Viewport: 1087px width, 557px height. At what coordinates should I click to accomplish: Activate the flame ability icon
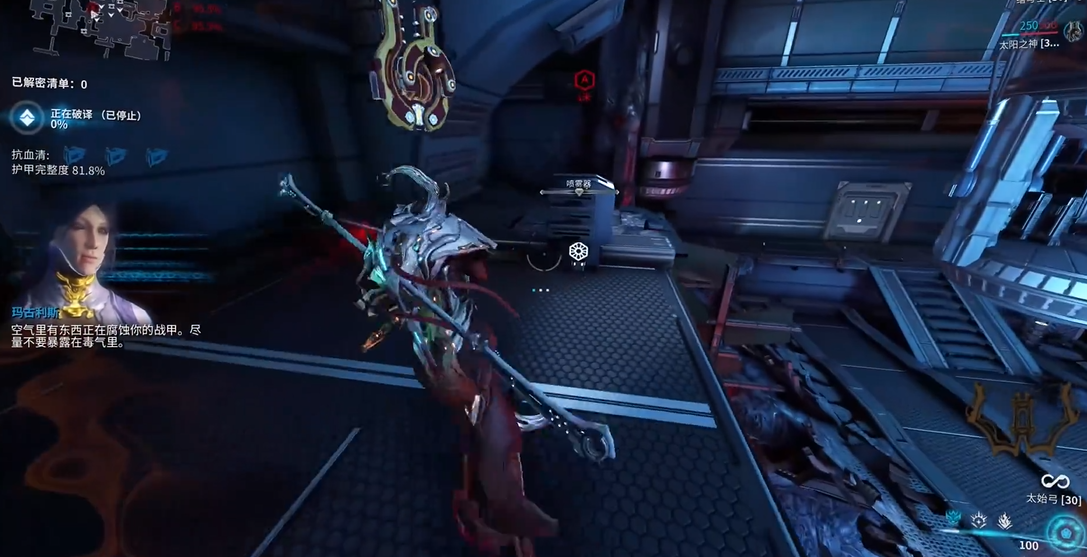(1005, 520)
